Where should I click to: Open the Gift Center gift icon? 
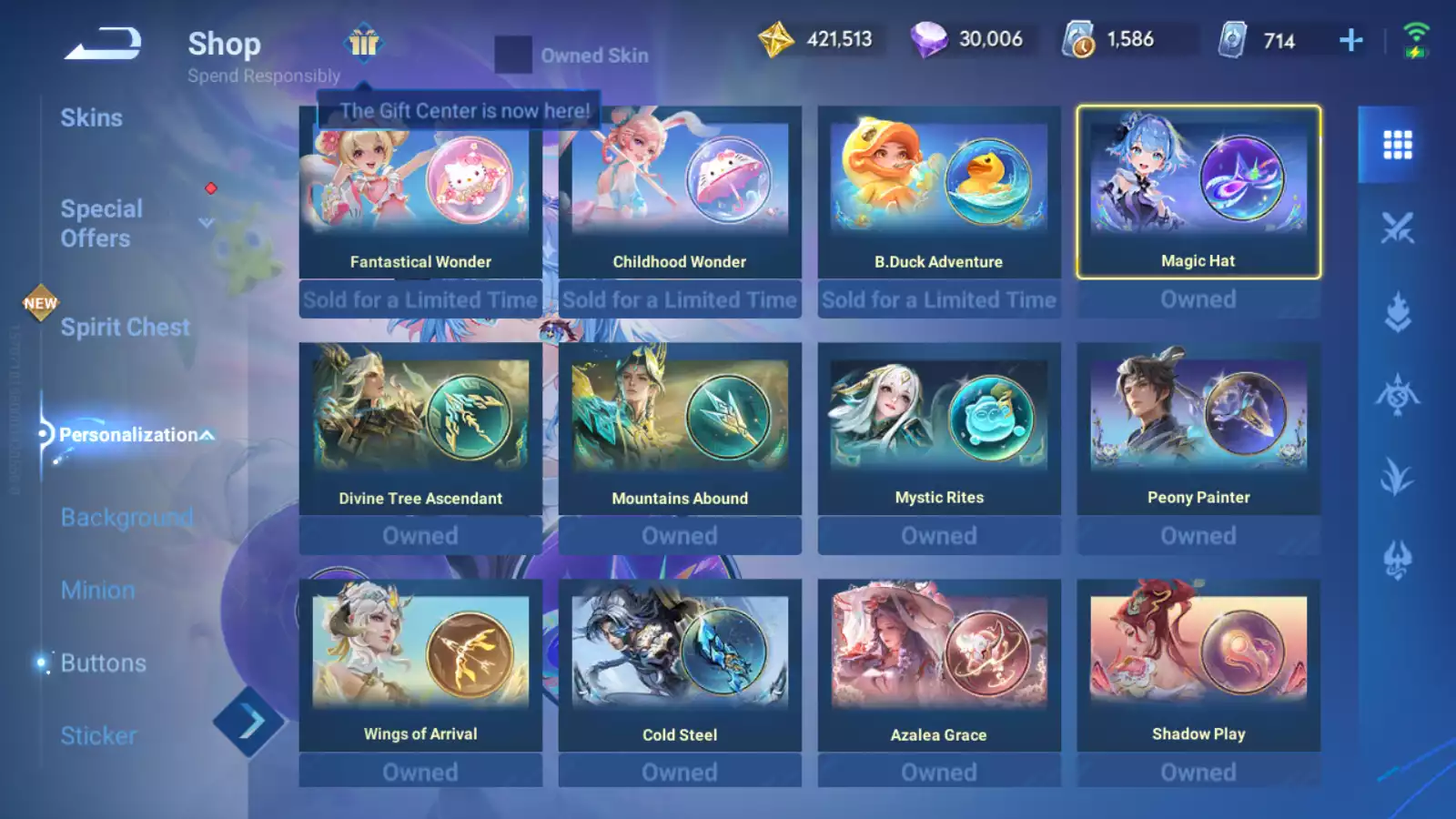[x=363, y=43]
